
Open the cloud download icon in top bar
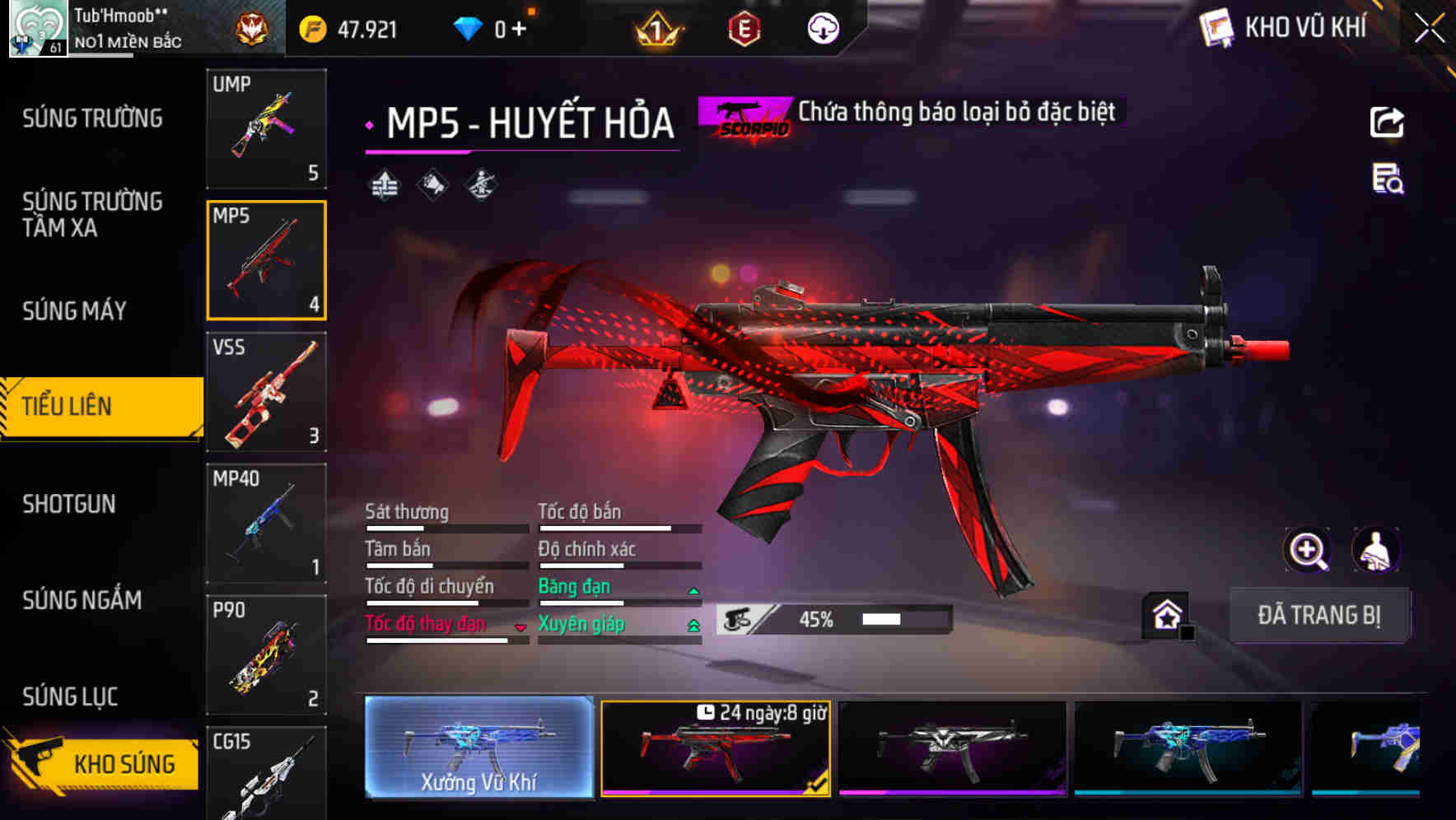coord(823,26)
